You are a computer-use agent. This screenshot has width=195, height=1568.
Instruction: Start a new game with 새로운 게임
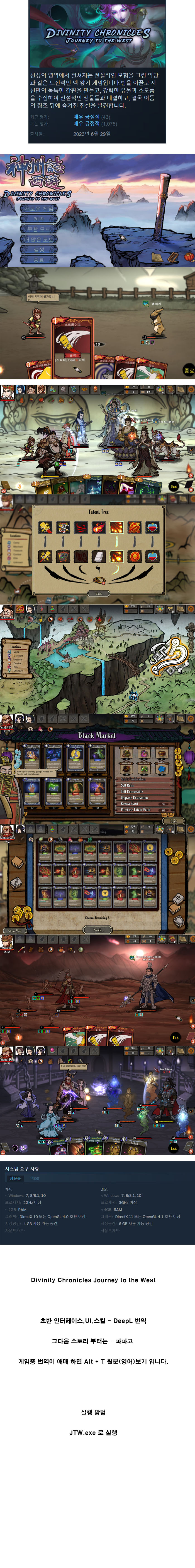[38, 208]
